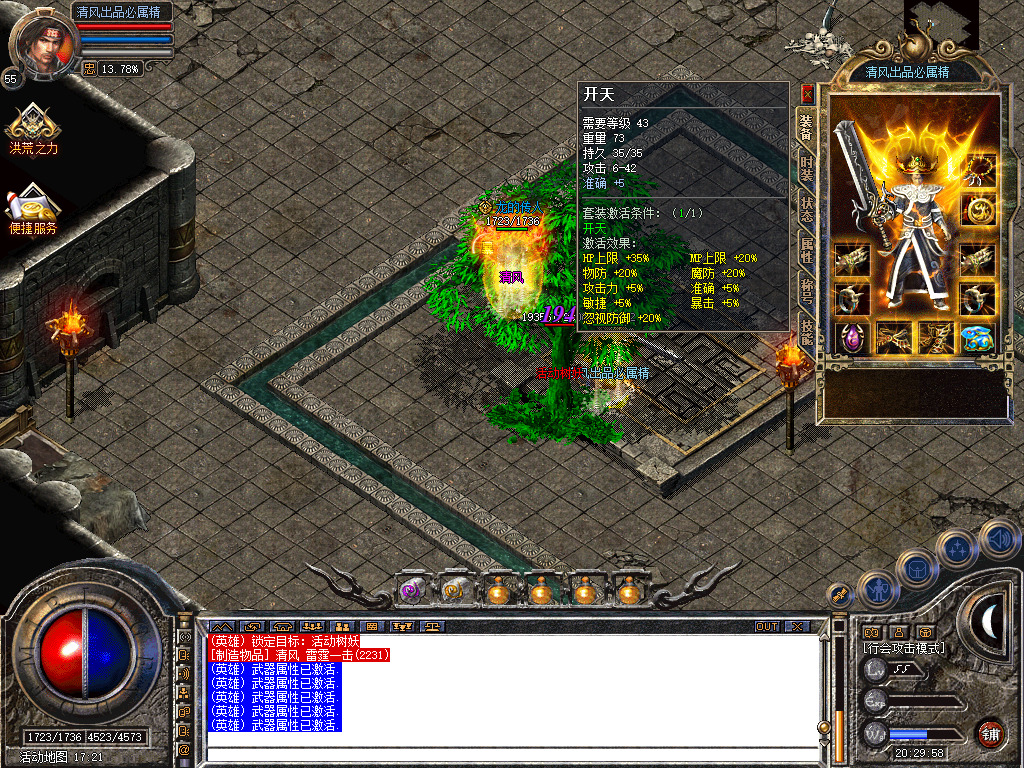Open the character warrior round button
This screenshot has height=768, width=1024.
coord(876,590)
